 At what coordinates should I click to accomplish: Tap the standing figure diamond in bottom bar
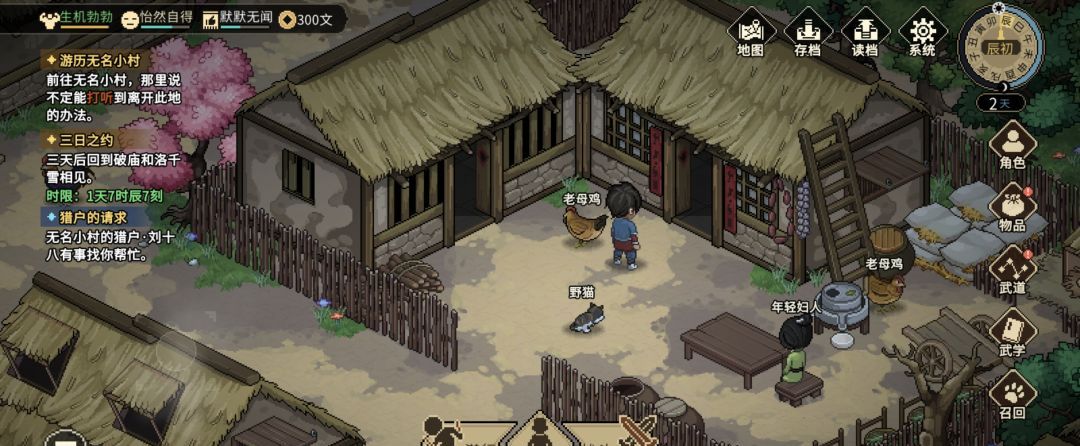tap(538, 432)
